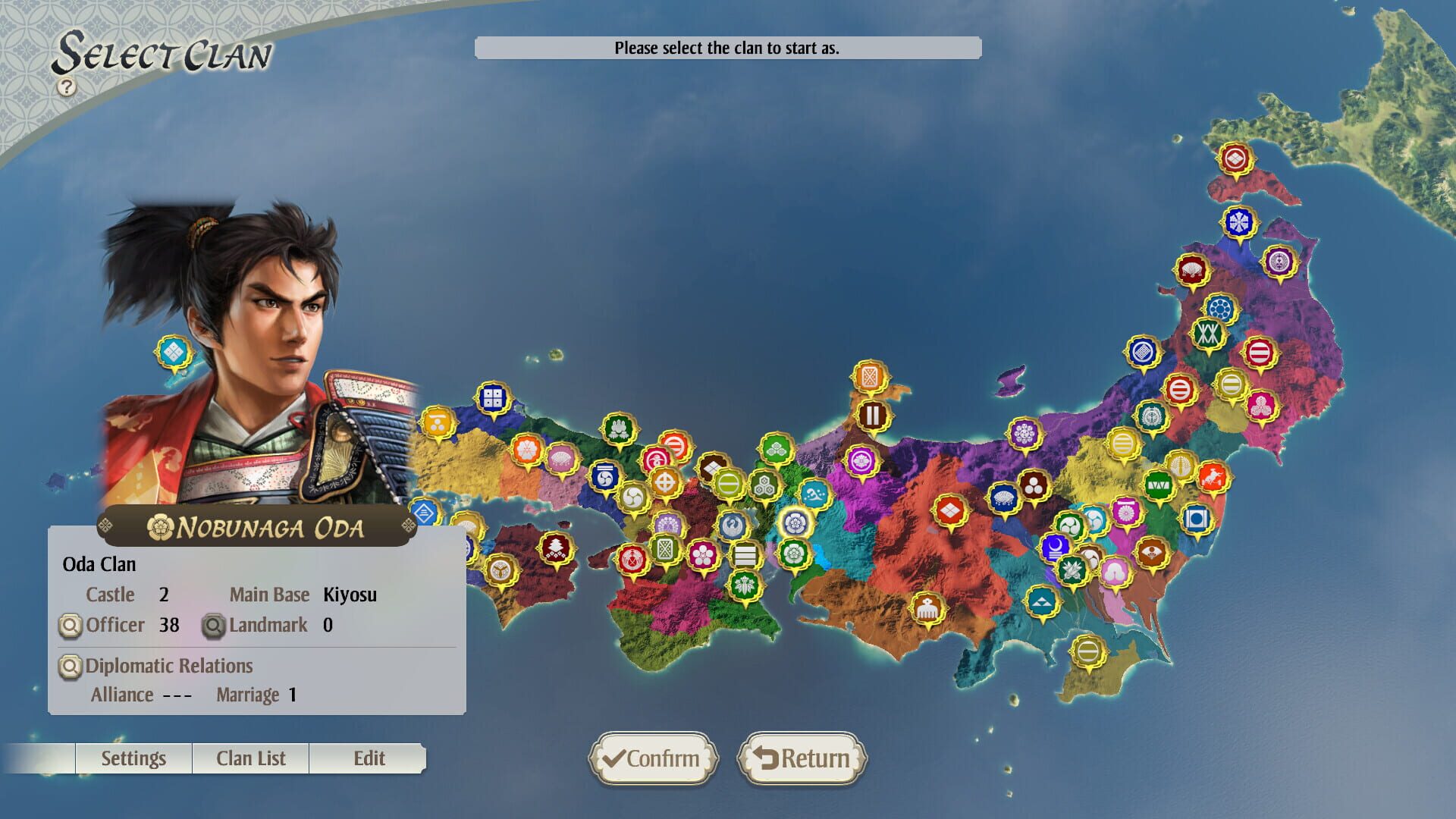The height and width of the screenshot is (819, 1456).
Task: Click the Officer magnifying glass to view officers
Action: click(x=69, y=625)
